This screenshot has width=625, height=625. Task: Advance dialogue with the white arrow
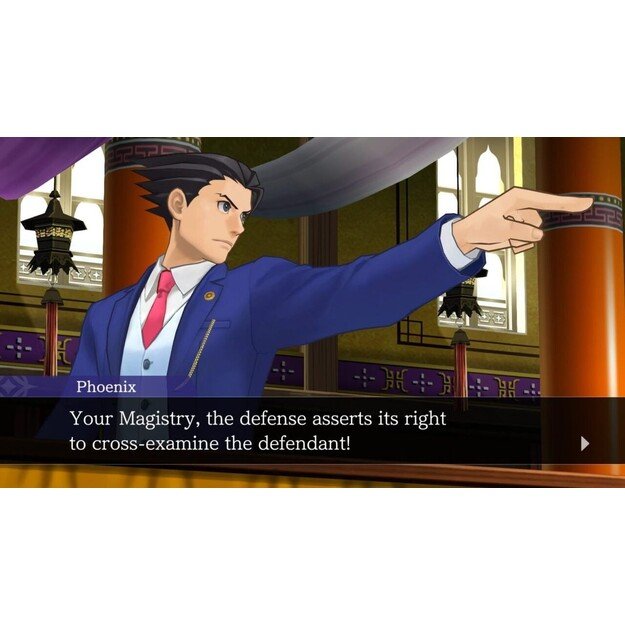(x=585, y=444)
